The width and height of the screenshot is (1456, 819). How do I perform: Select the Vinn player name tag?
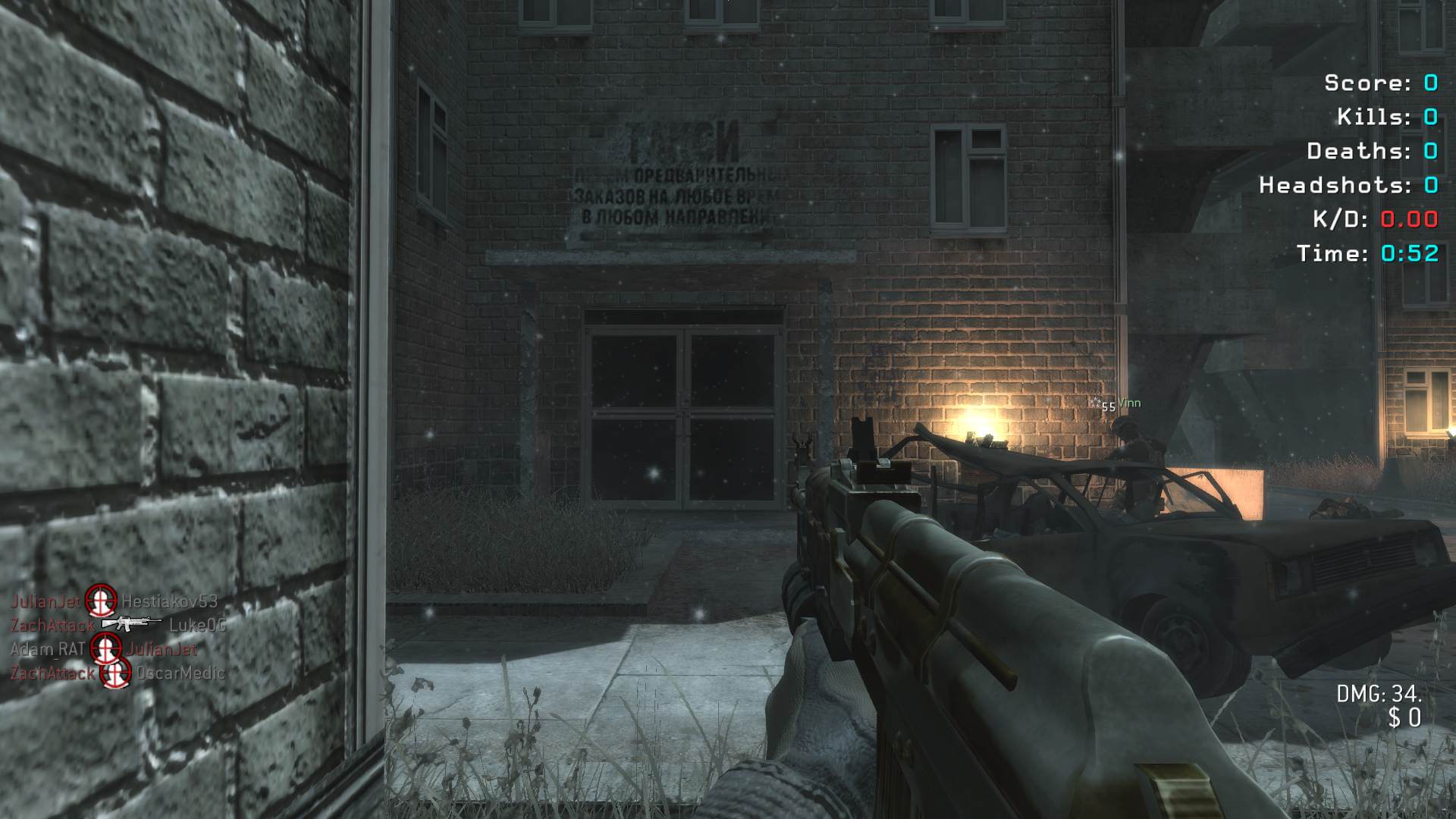click(x=1128, y=403)
